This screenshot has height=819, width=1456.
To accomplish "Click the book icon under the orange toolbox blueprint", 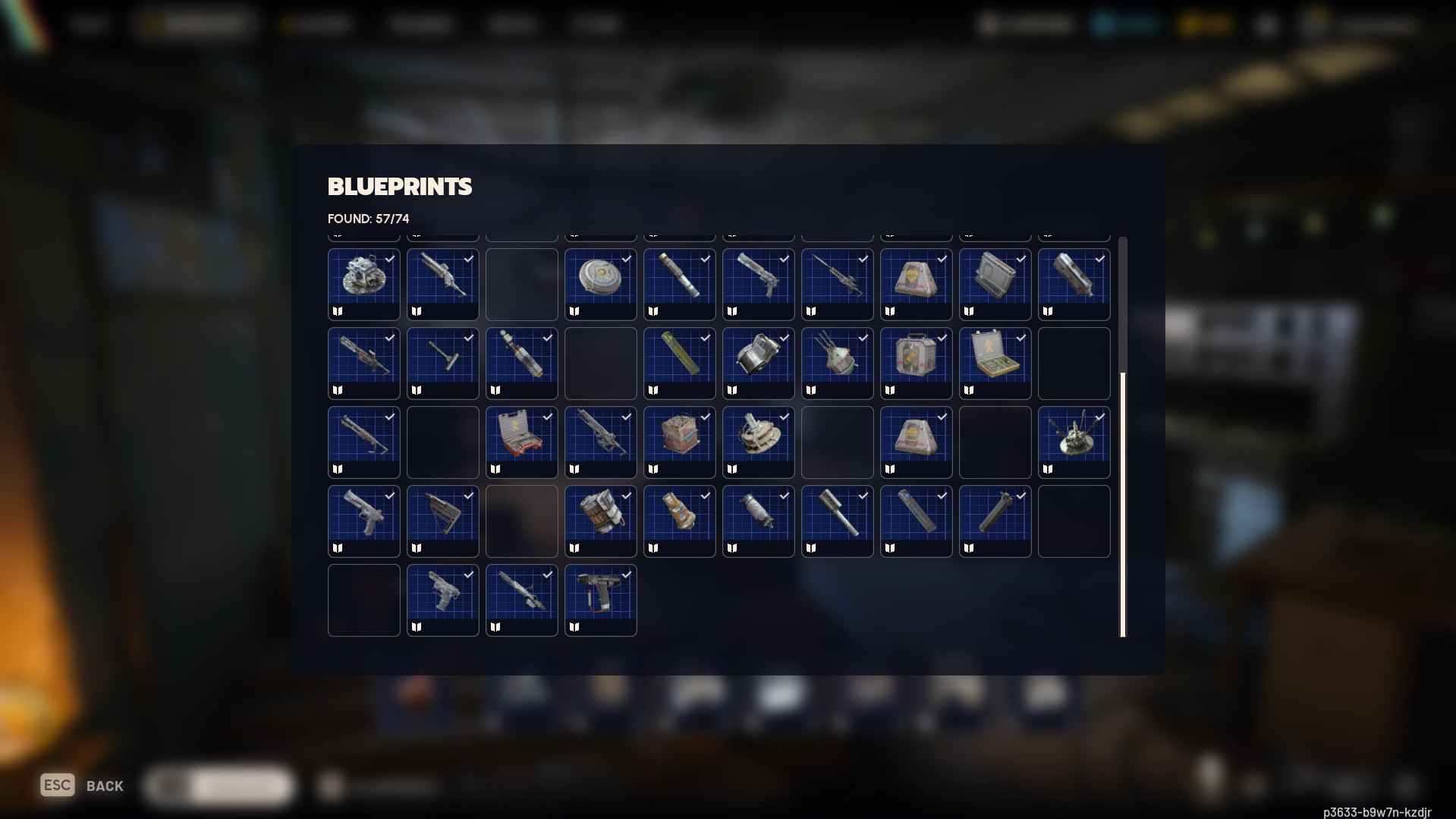I will [496, 468].
